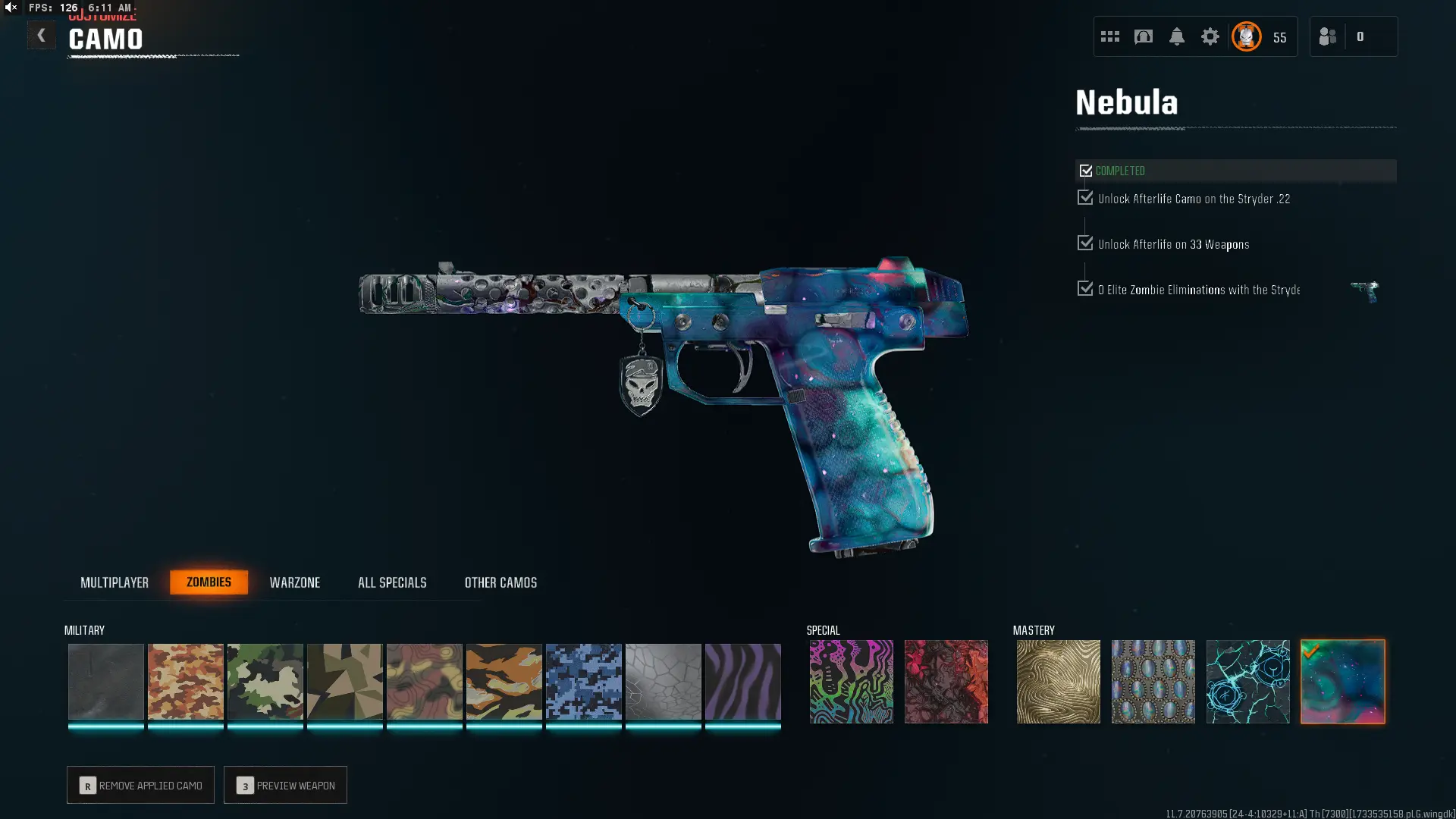The height and width of the screenshot is (819, 1456).
Task: Choose the neon psychedelic special camo
Action: [x=851, y=681]
